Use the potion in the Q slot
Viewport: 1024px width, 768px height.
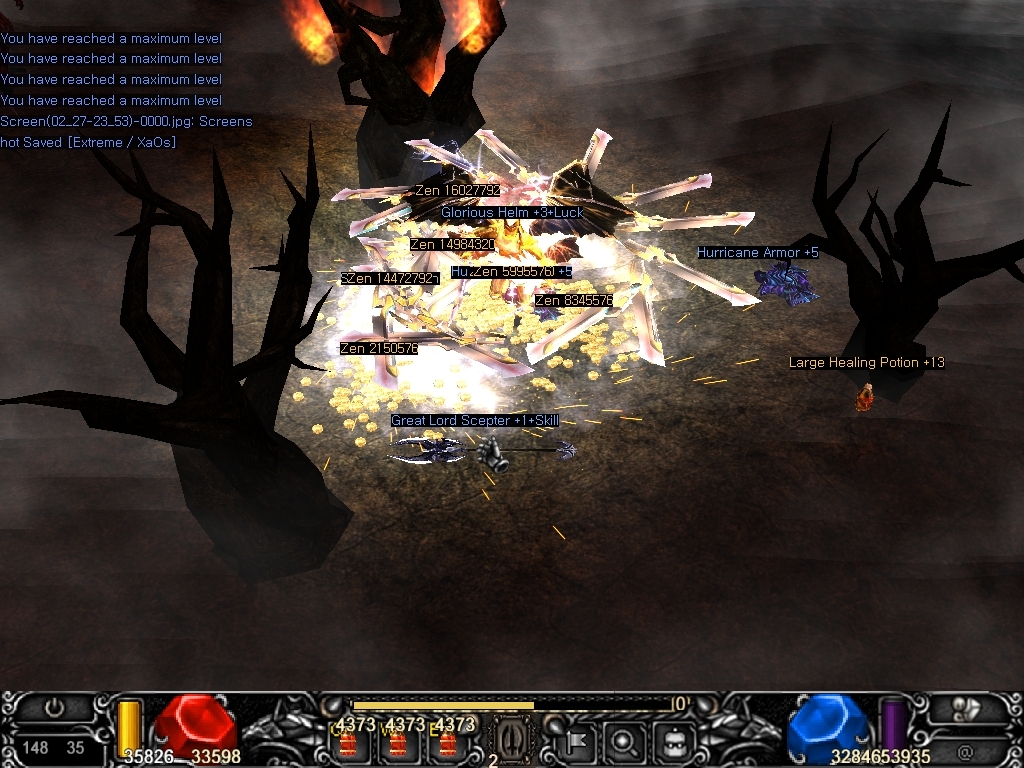pyautogui.click(x=348, y=742)
